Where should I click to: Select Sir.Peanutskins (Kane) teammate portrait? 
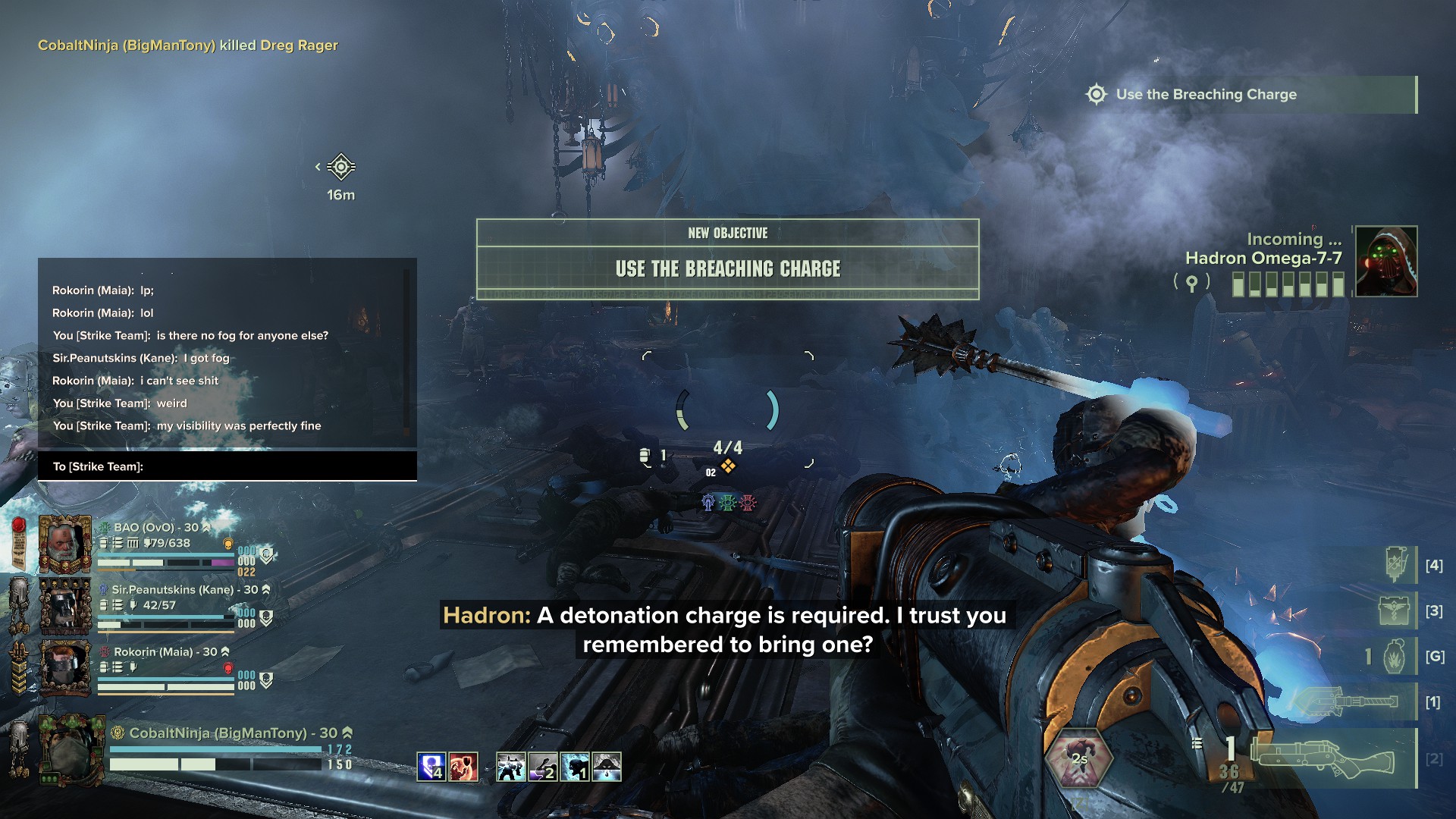64,607
